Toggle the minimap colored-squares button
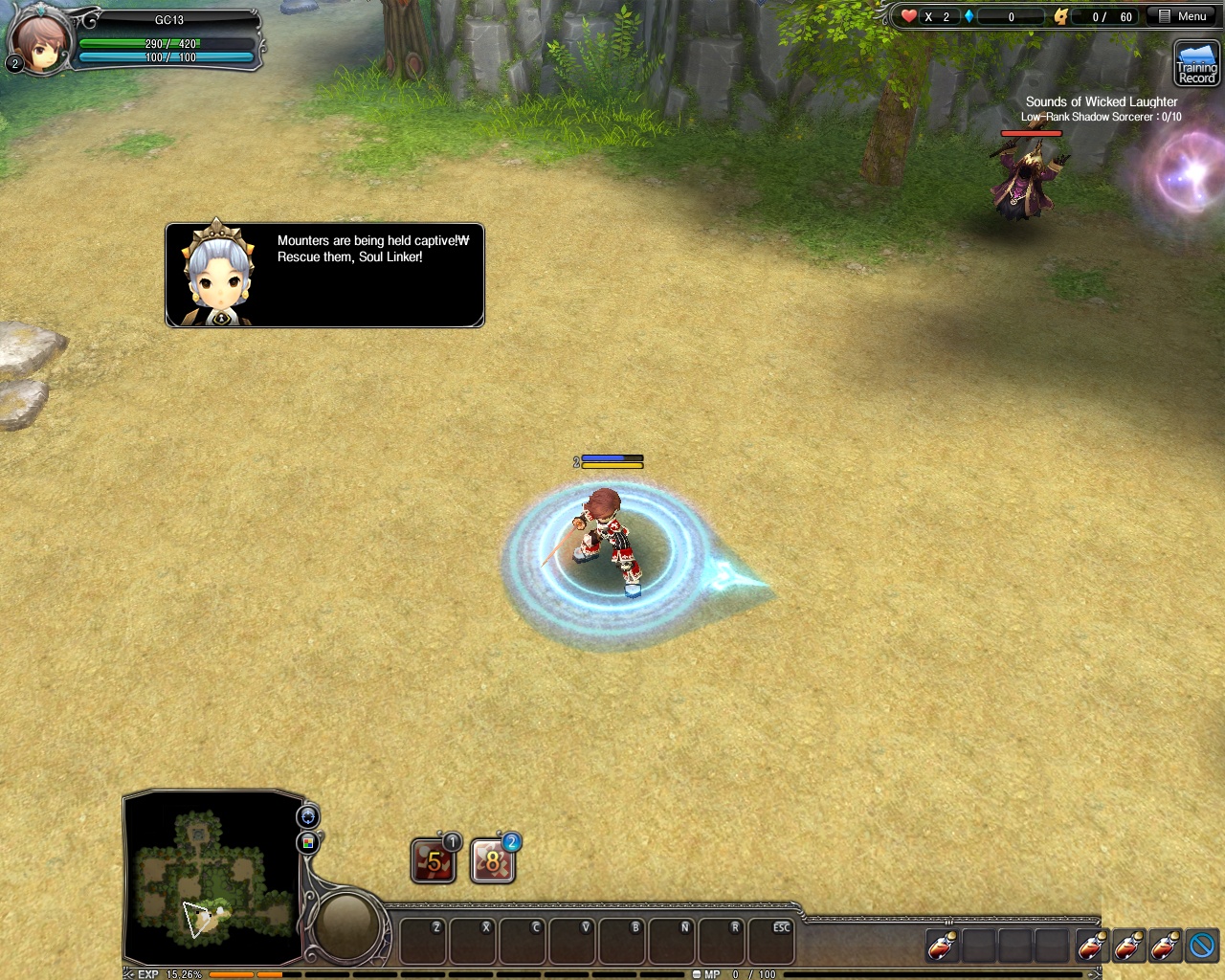This screenshot has width=1225, height=980. point(308,842)
